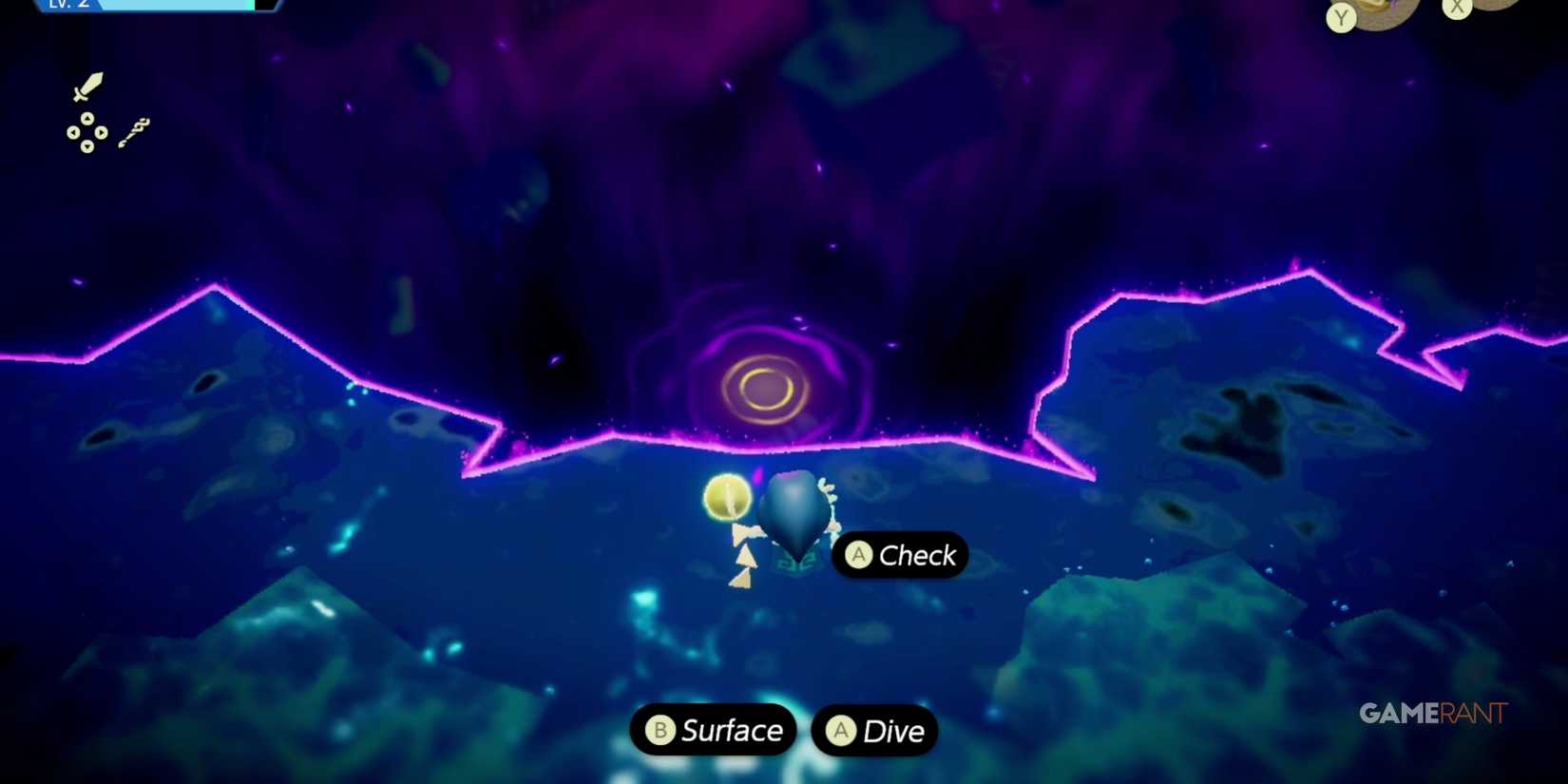Click the D-pad up arrow icon
This screenshot has width=1568, height=784.
tap(87, 118)
